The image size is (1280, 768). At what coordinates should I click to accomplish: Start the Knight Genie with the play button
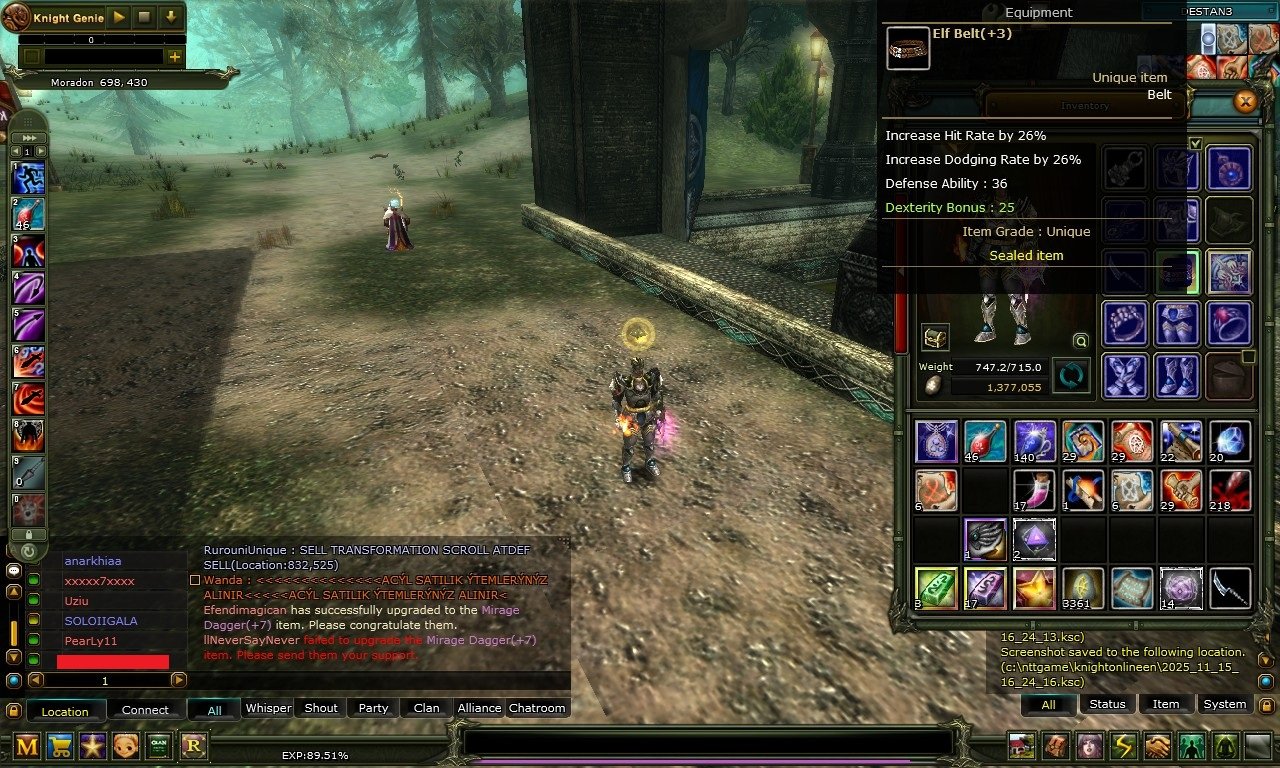click(119, 17)
